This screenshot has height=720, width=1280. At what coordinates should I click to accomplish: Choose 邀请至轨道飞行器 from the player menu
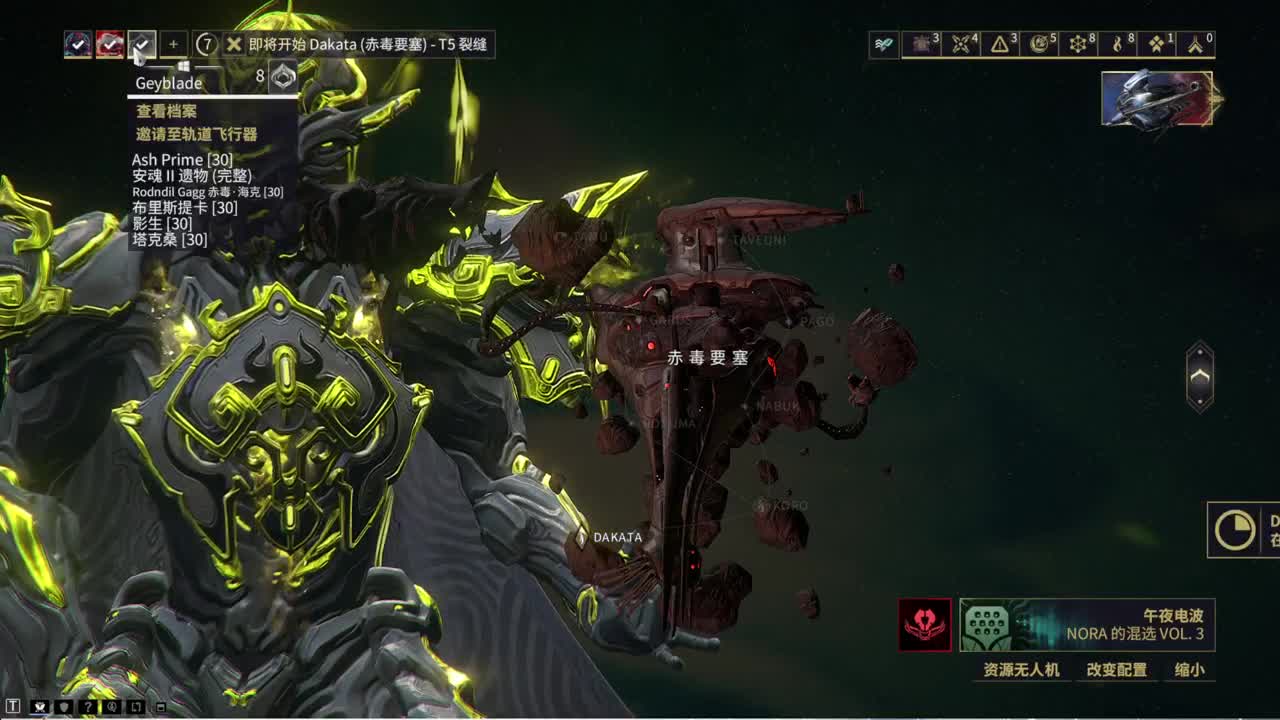coord(197,134)
